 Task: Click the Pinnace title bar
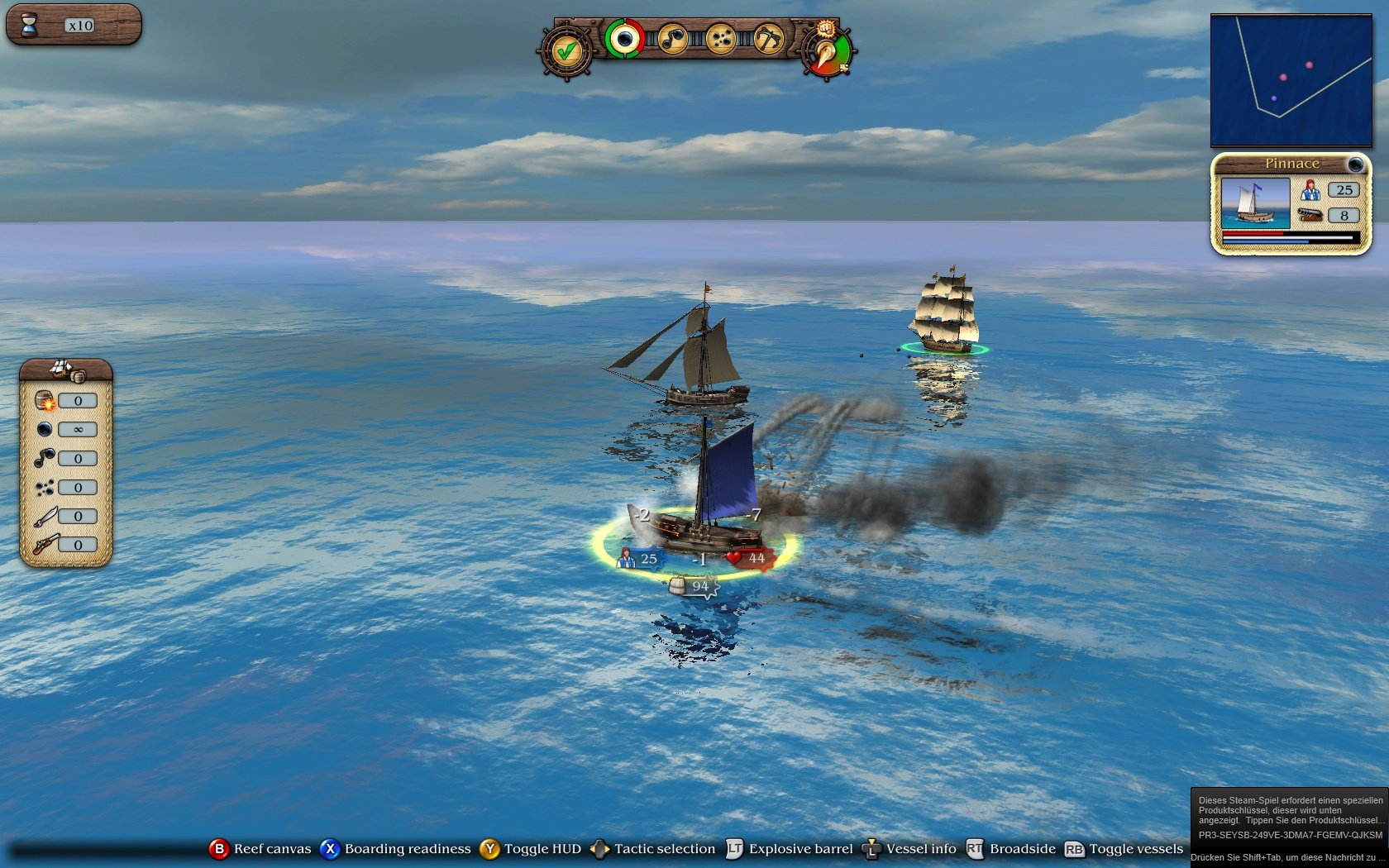[x=1291, y=164]
